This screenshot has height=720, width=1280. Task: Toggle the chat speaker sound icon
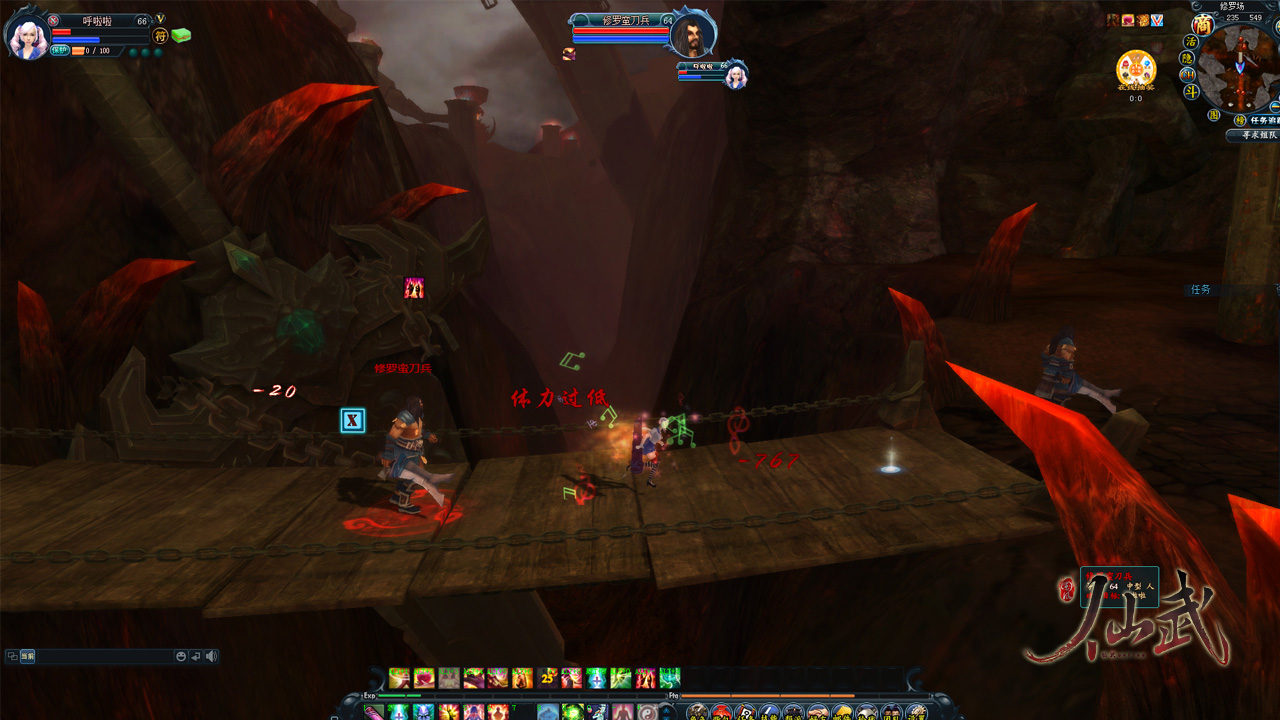[x=211, y=656]
